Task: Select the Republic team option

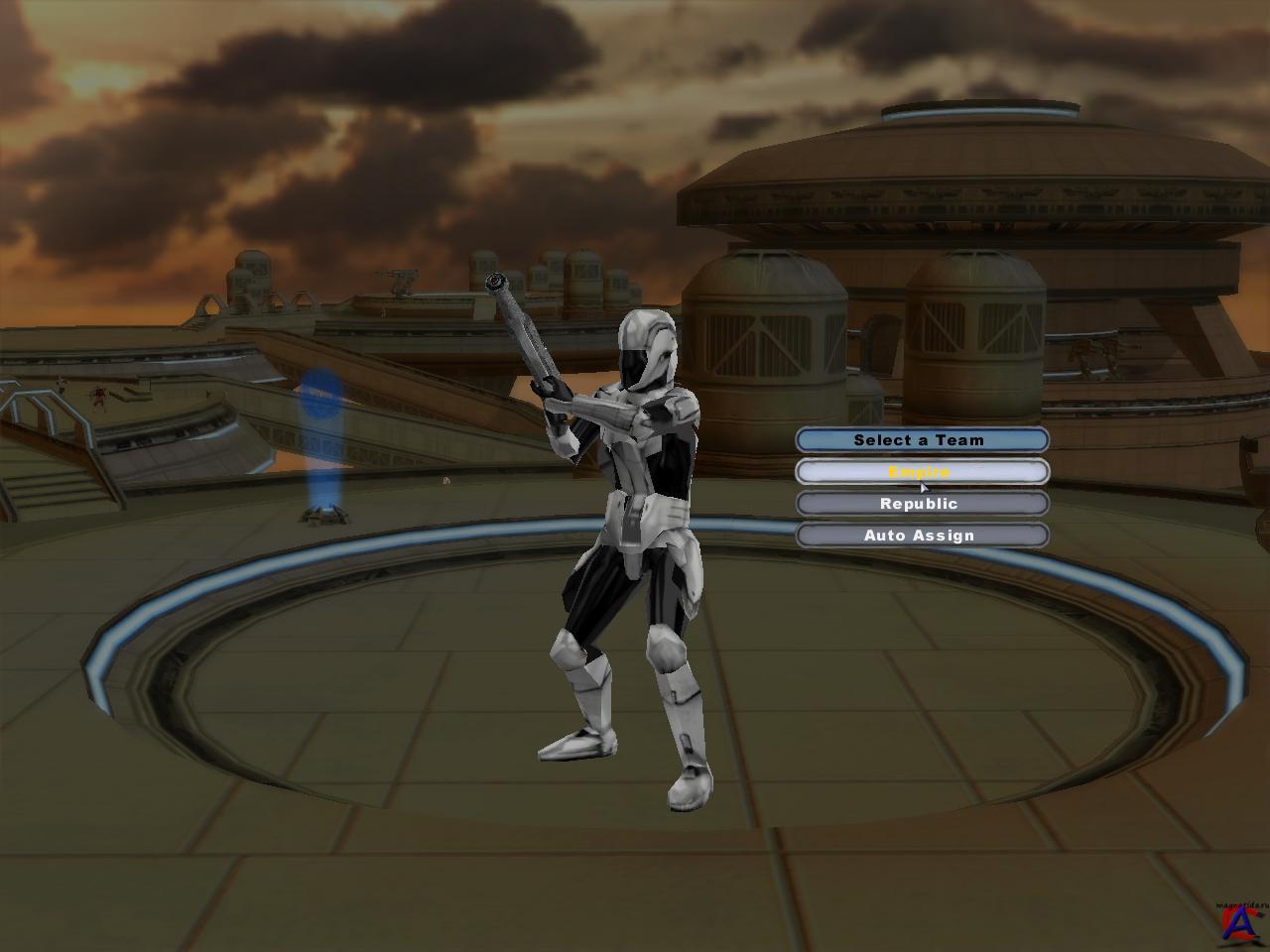Action: (x=921, y=504)
